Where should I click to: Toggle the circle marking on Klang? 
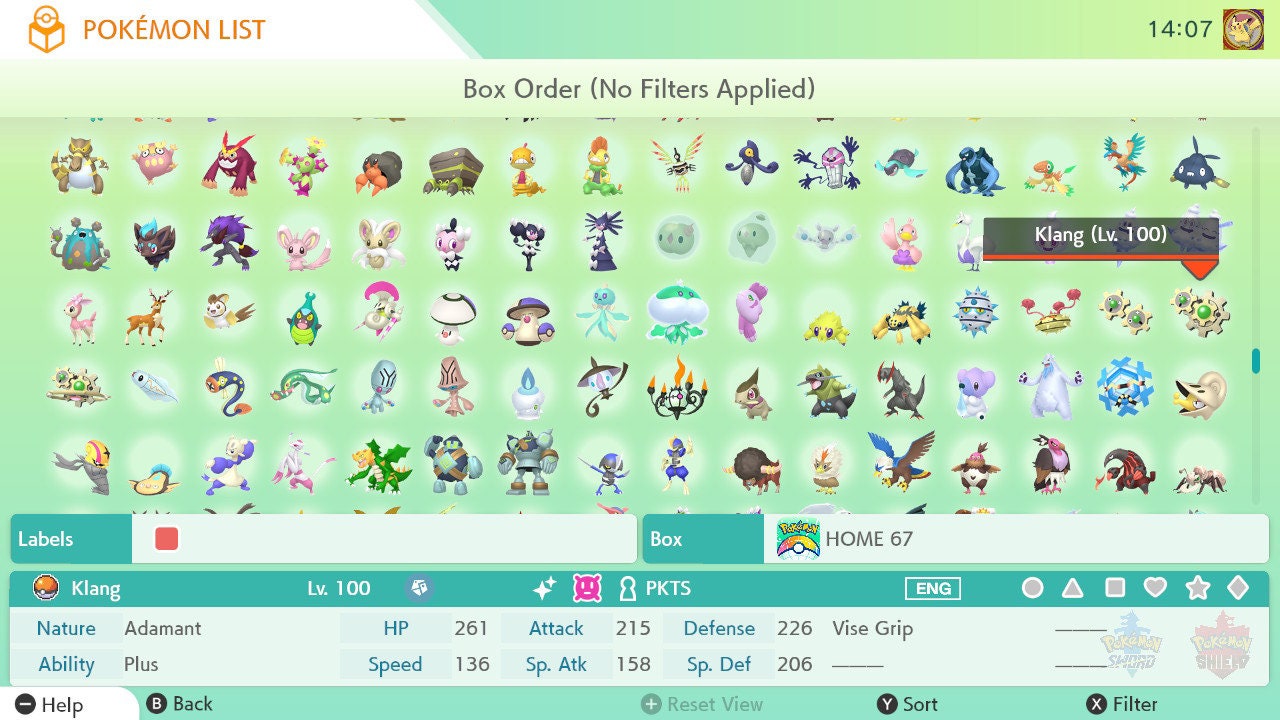(1032, 588)
